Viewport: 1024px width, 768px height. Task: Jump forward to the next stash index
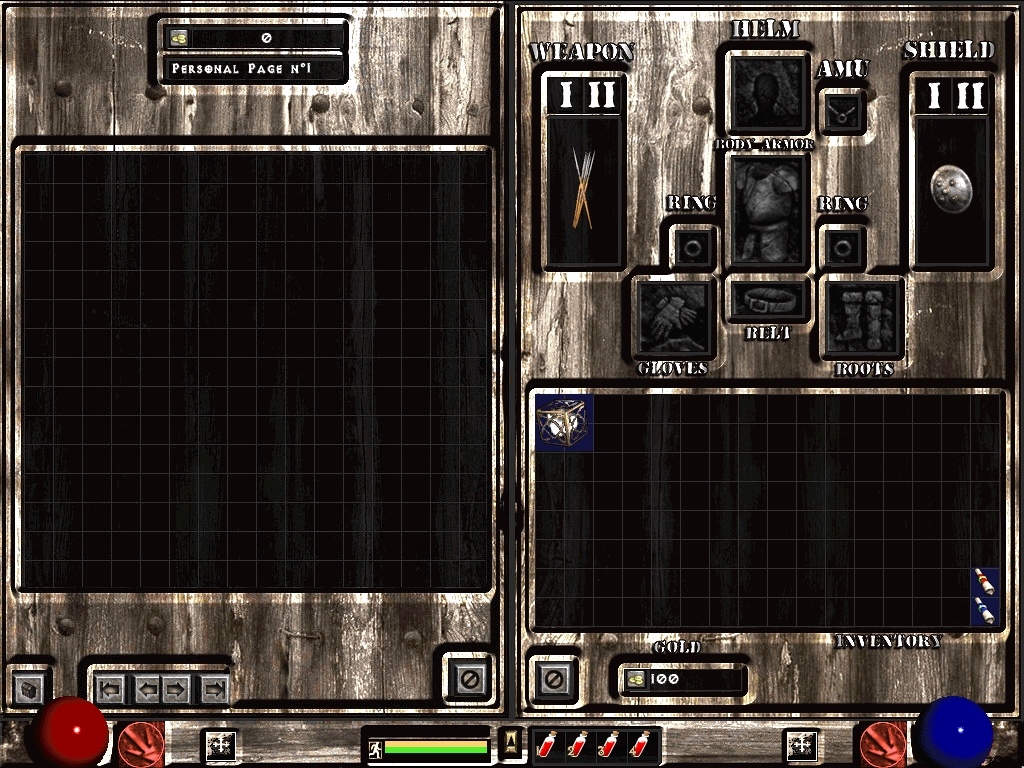[x=214, y=688]
